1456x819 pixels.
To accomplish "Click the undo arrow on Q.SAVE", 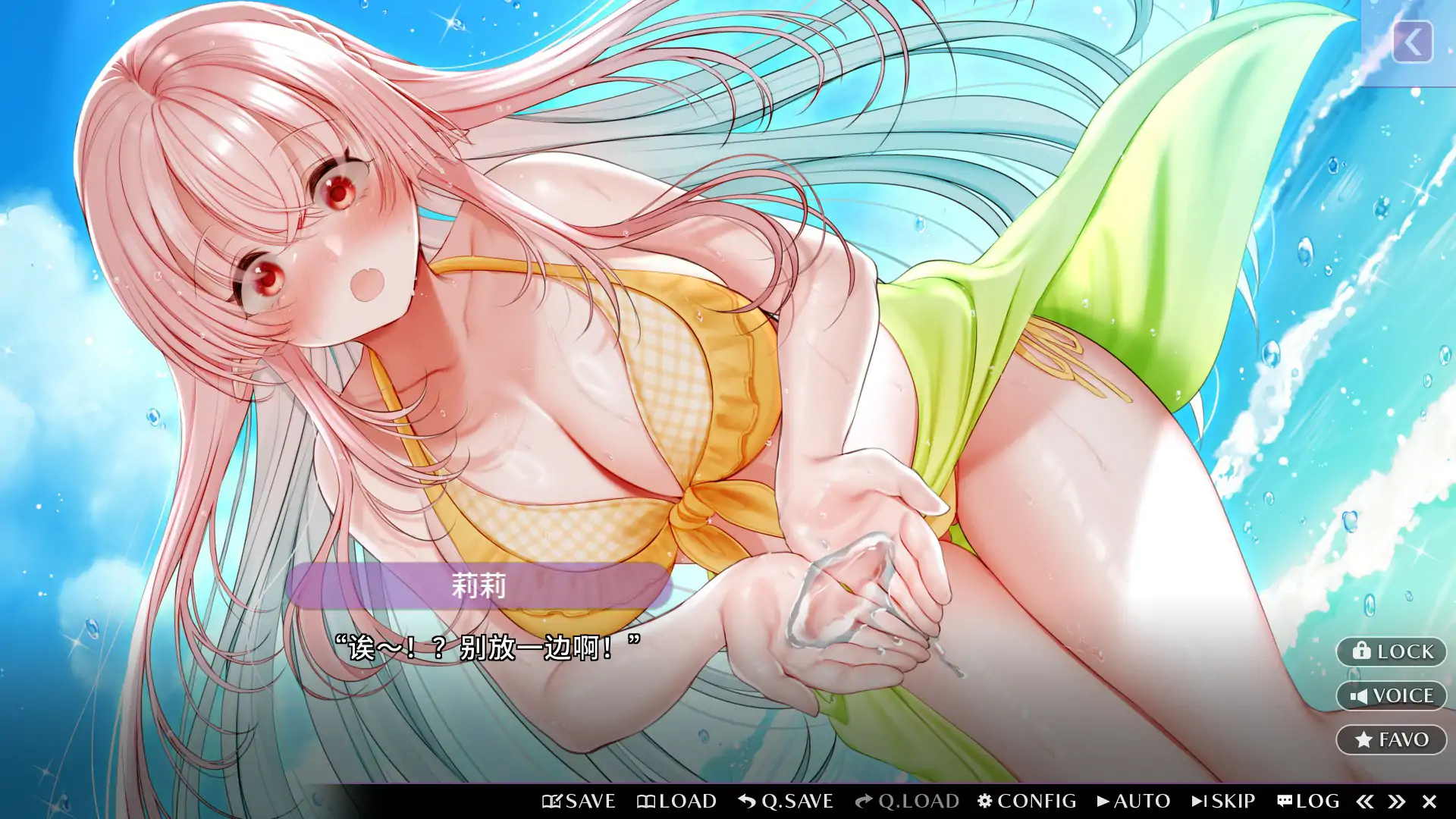I will click(746, 800).
